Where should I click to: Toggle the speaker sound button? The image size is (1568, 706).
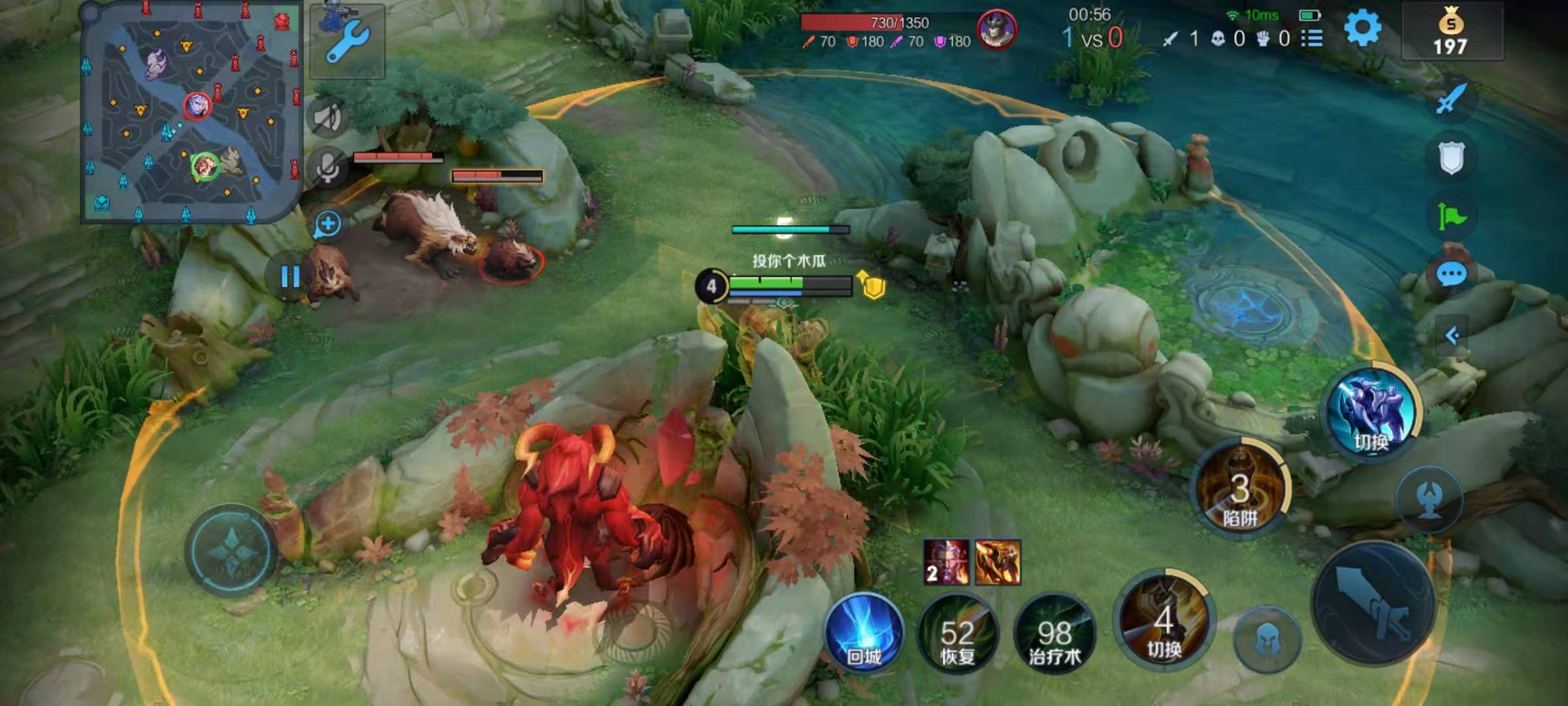tap(327, 118)
